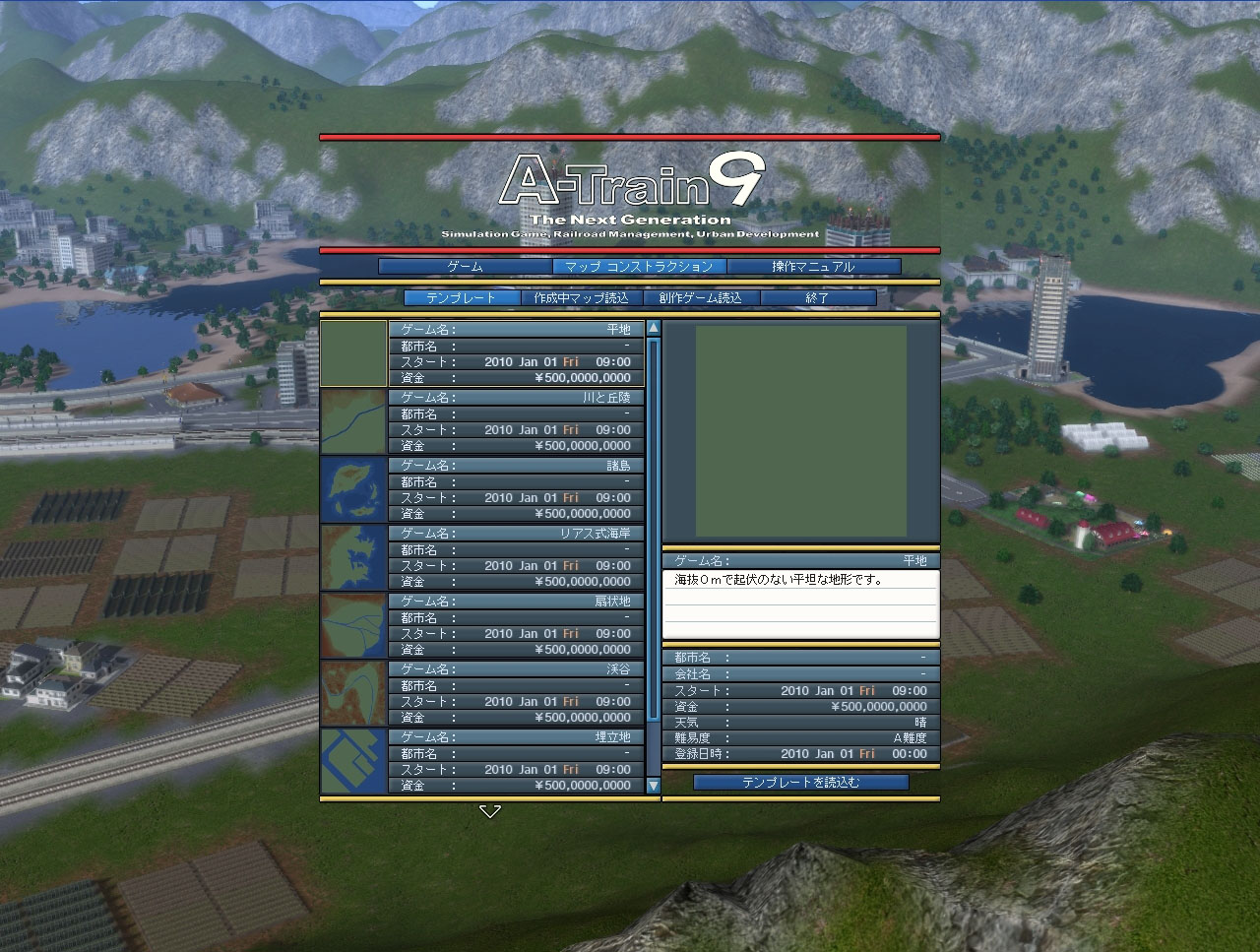Select the 平地 template row

(x=516, y=353)
